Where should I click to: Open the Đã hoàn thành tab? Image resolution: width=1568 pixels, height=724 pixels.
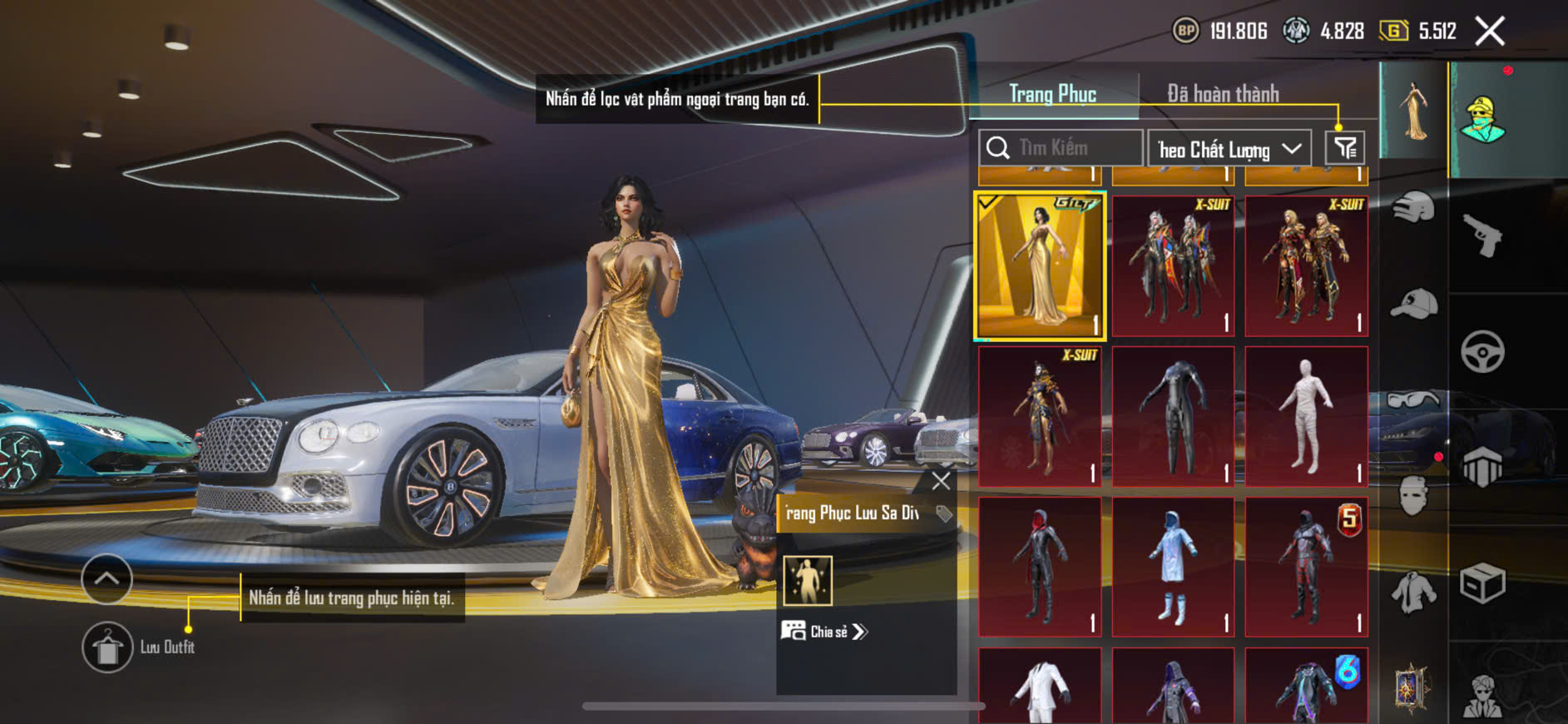point(1222,94)
